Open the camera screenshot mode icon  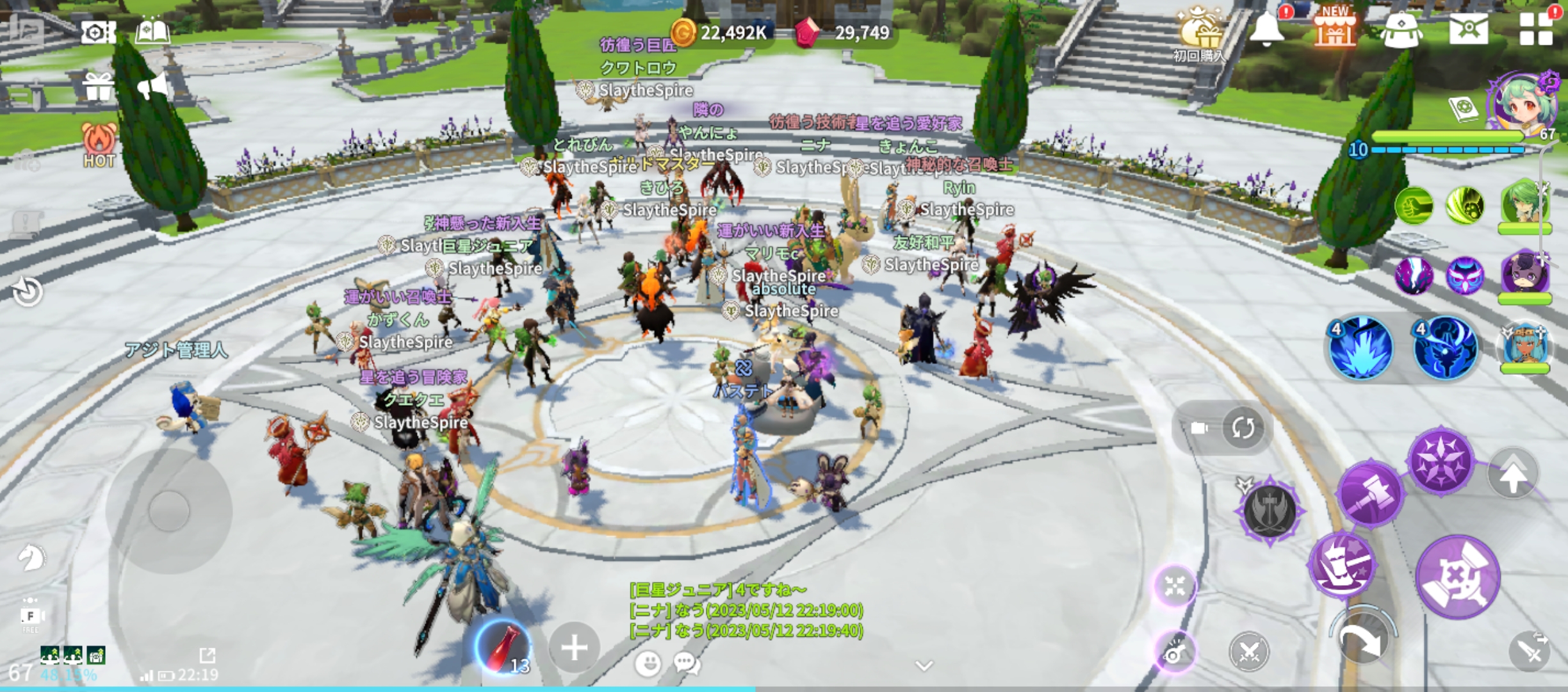[x=98, y=32]
